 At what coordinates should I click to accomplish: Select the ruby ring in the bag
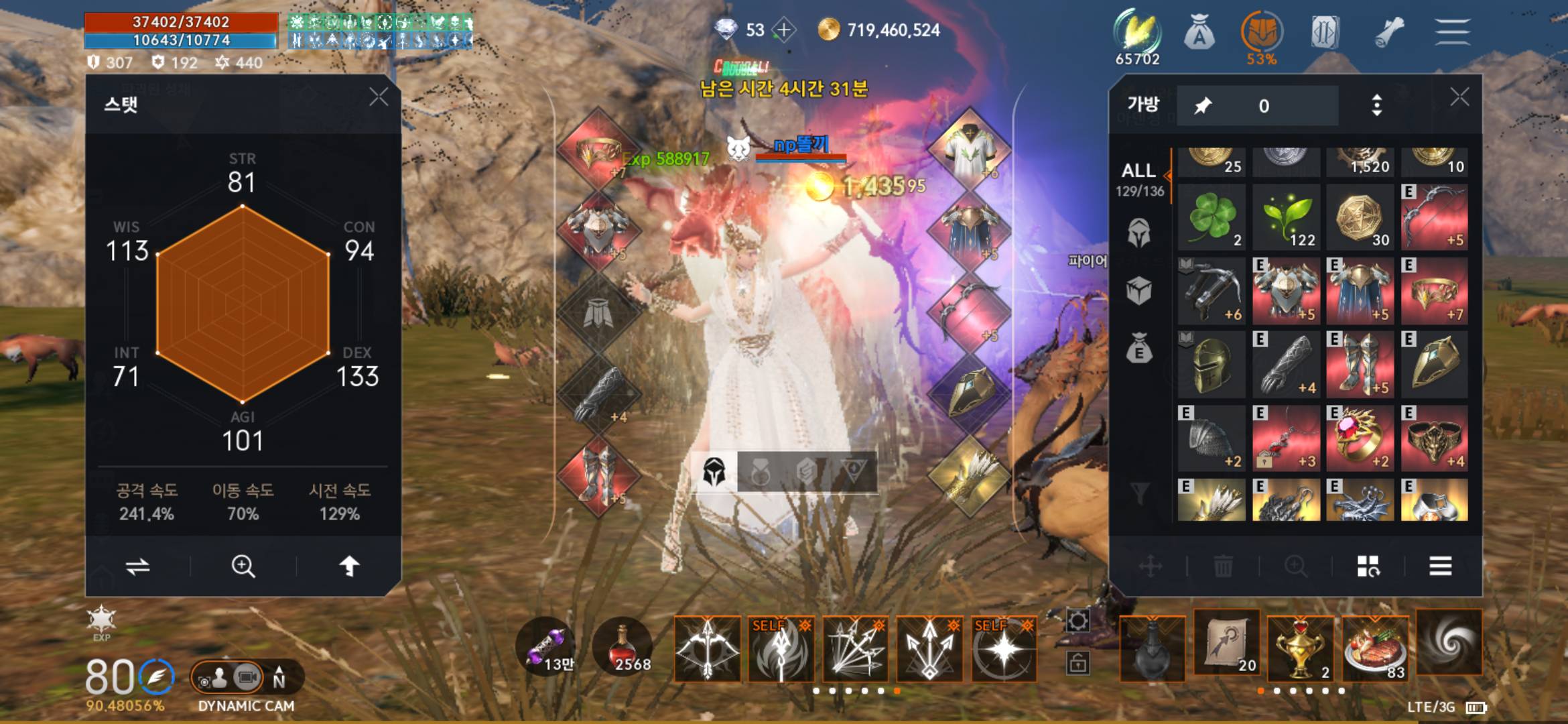[1360, 438]
